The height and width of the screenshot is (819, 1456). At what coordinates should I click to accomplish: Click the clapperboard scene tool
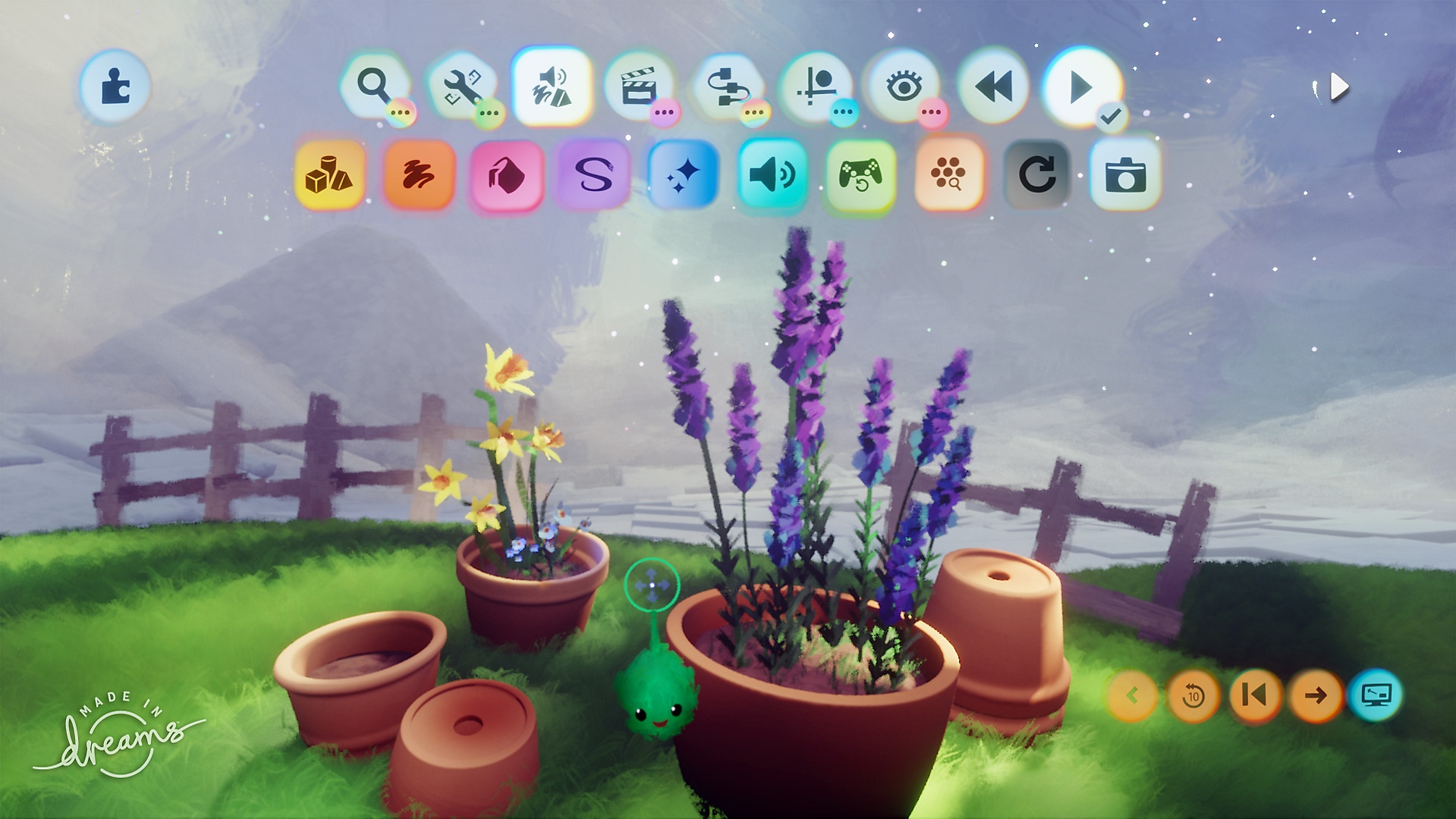640,86
